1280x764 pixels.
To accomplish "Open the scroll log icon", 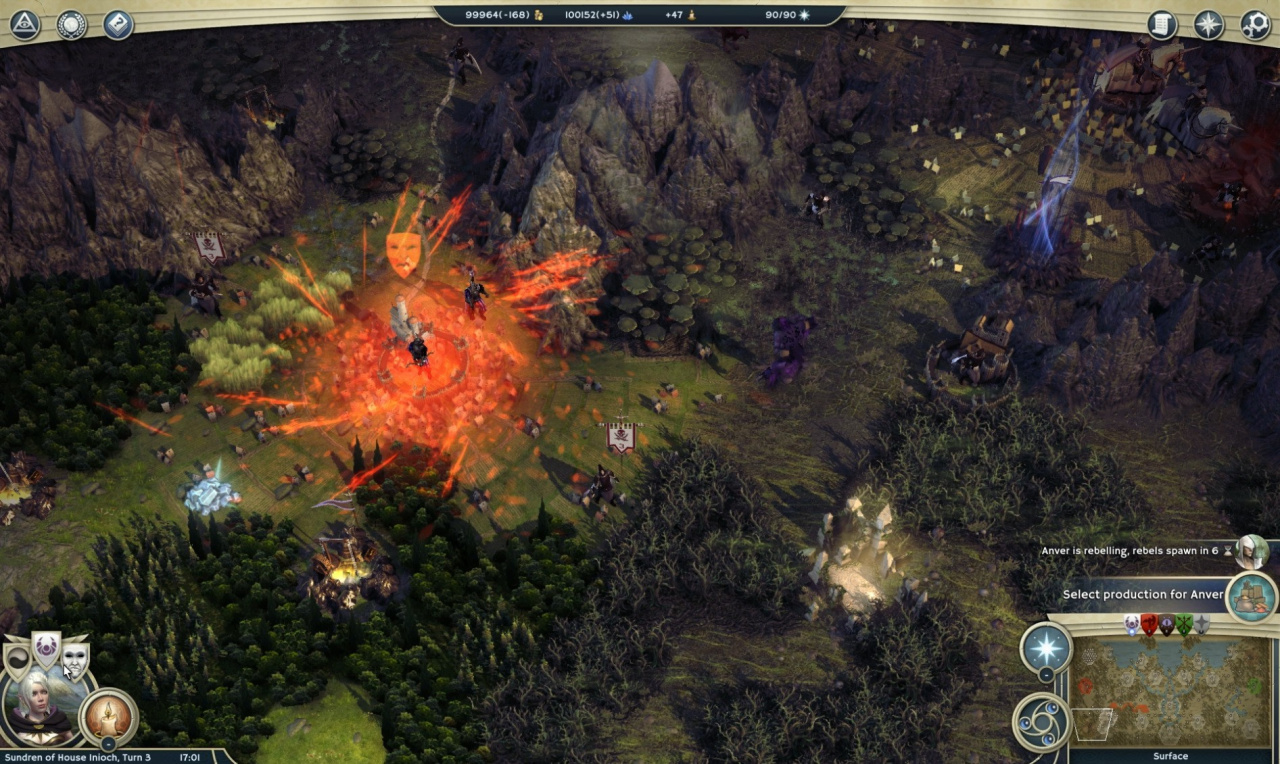I will [1162, 24].
